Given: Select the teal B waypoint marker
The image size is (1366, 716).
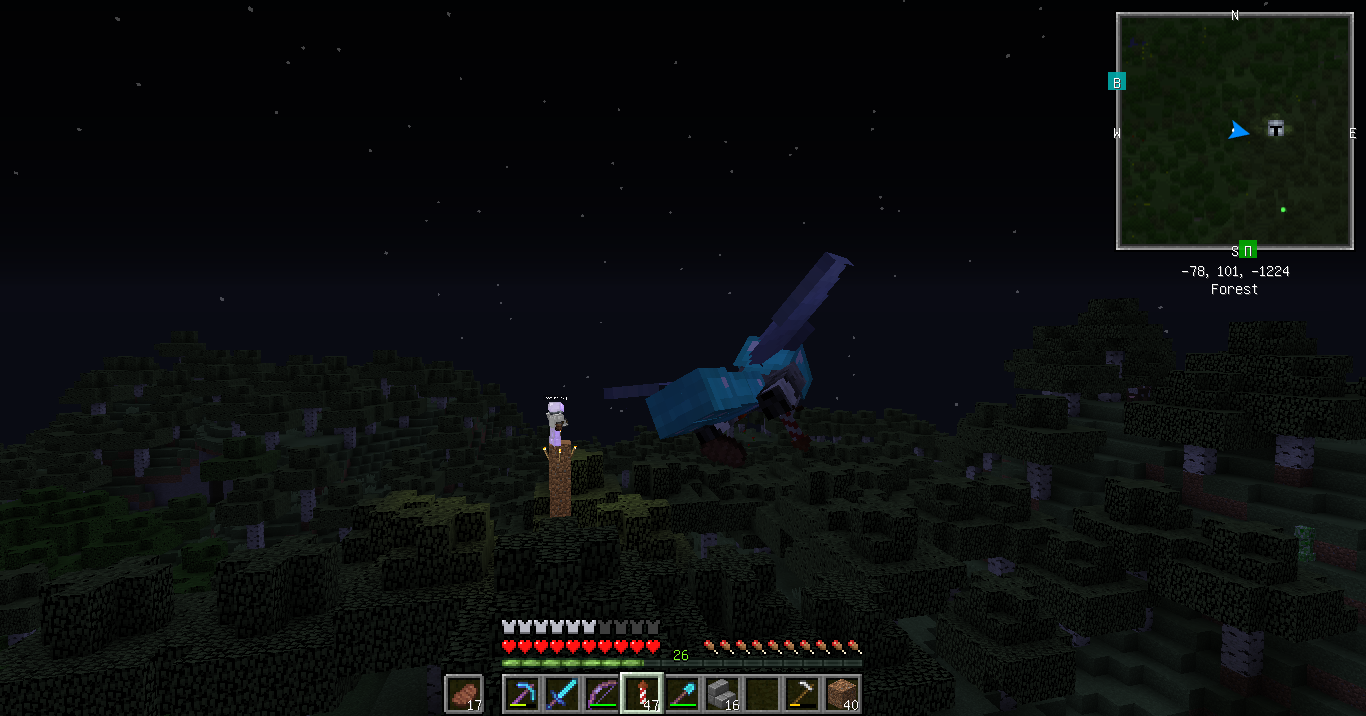Looking at the screenshot, I should (1117, 82).
